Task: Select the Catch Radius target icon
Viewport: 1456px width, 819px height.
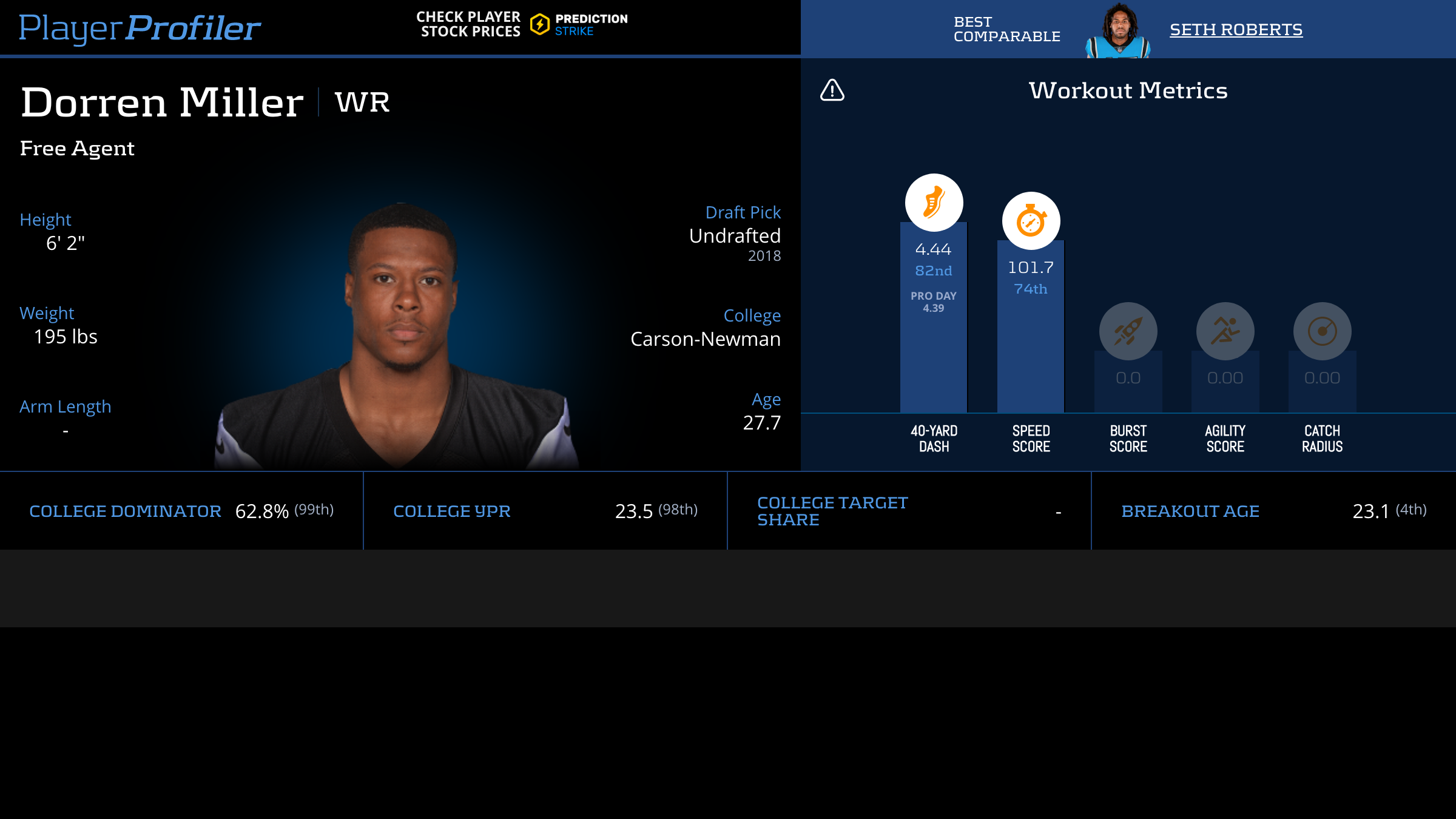Action: pyautogui.click(x=1322, y=331)
